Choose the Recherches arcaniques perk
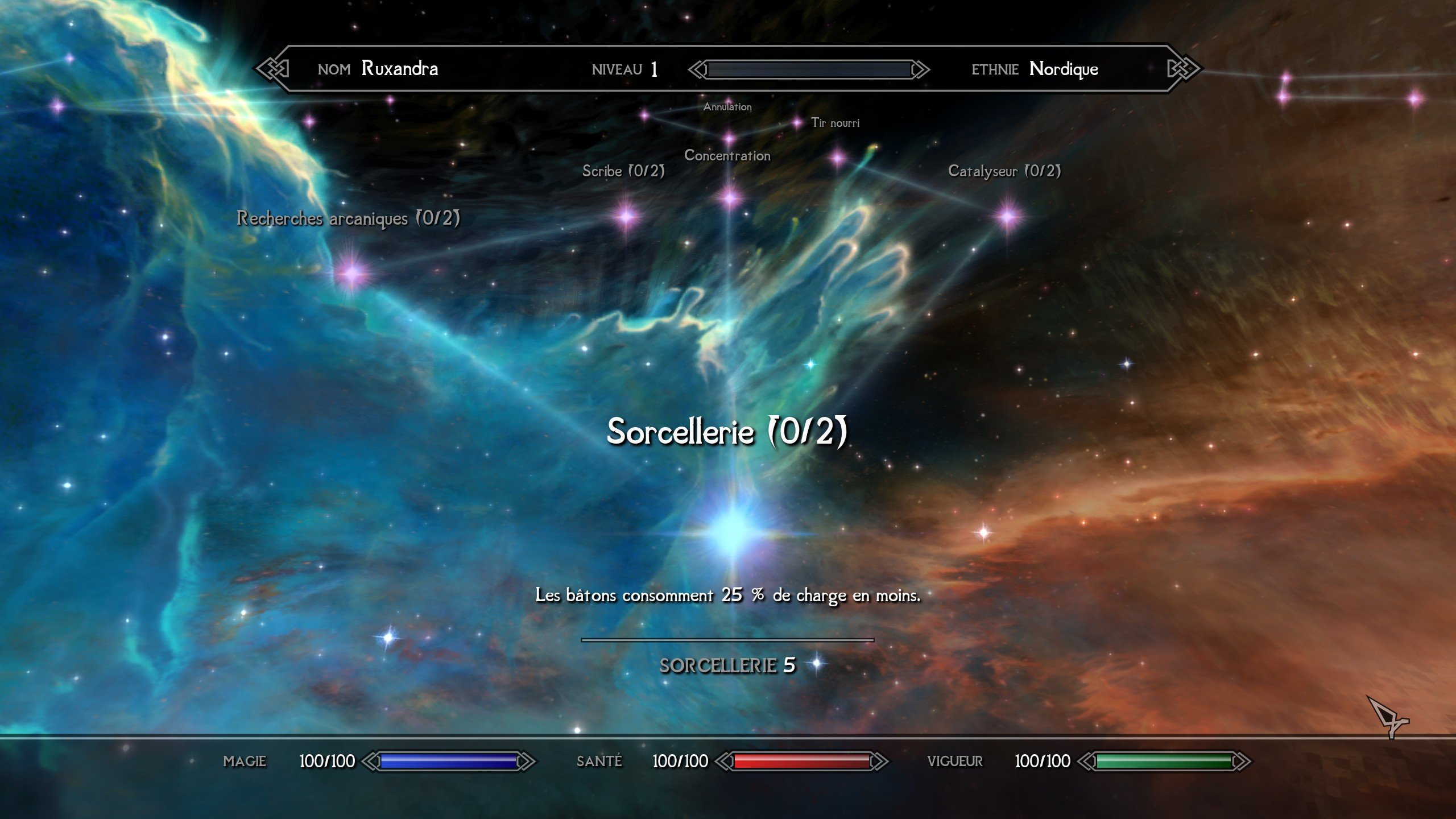The image size is (1456, 819). point(352,274)
